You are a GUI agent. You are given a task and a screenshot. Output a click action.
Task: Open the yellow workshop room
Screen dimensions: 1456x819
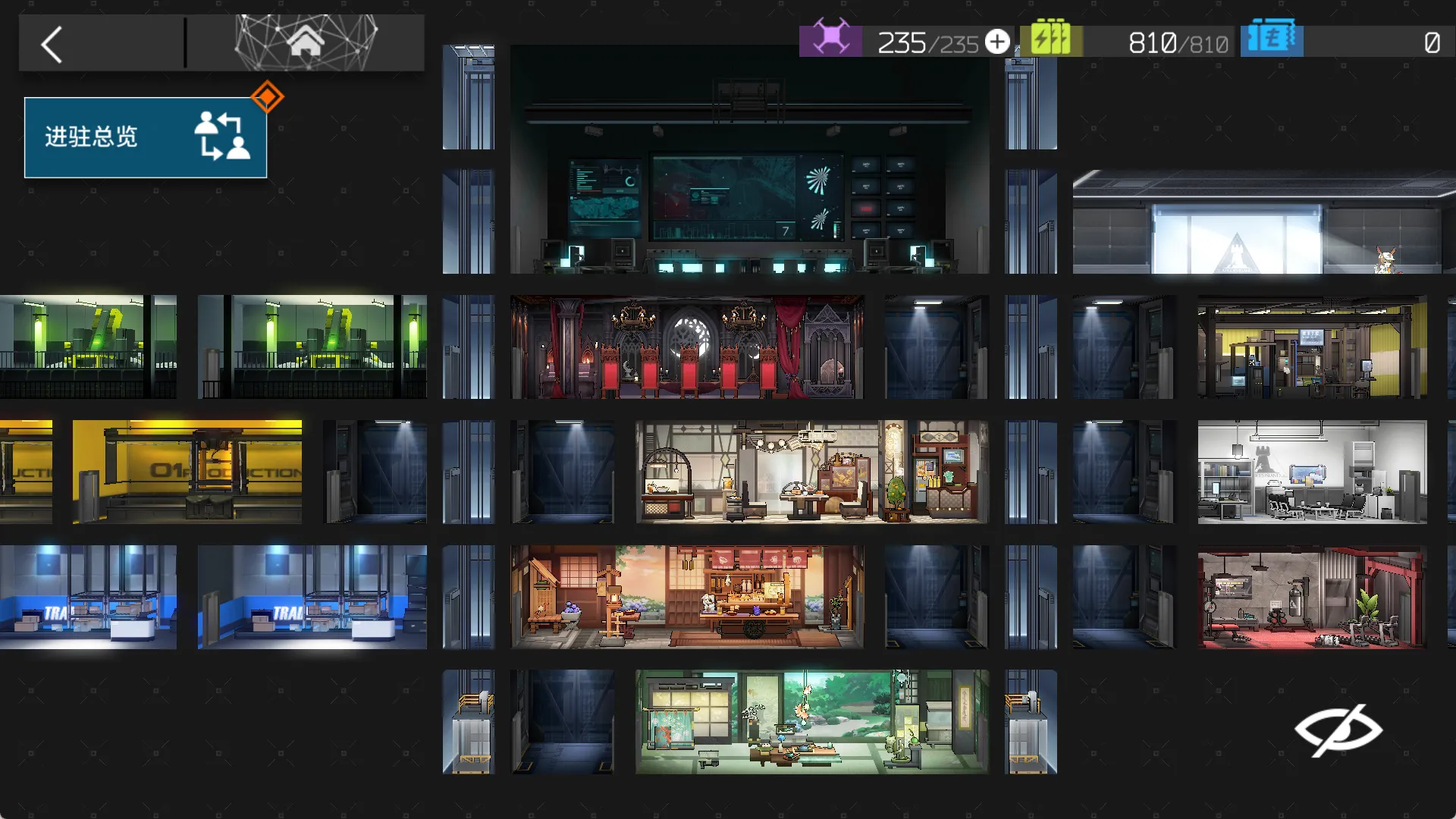click(x=1312, y=347)
